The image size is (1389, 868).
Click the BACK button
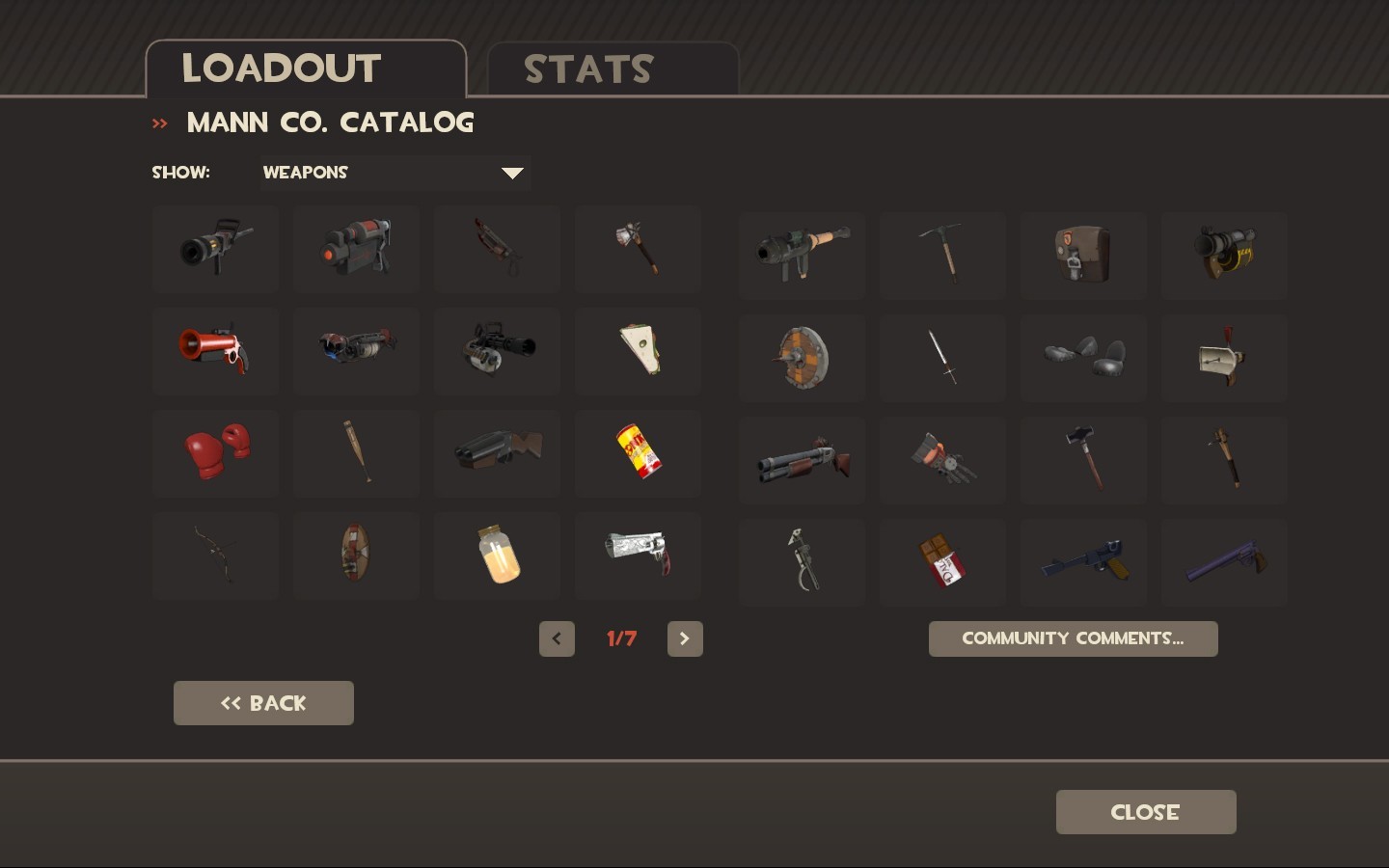click(x=263, y=703)
